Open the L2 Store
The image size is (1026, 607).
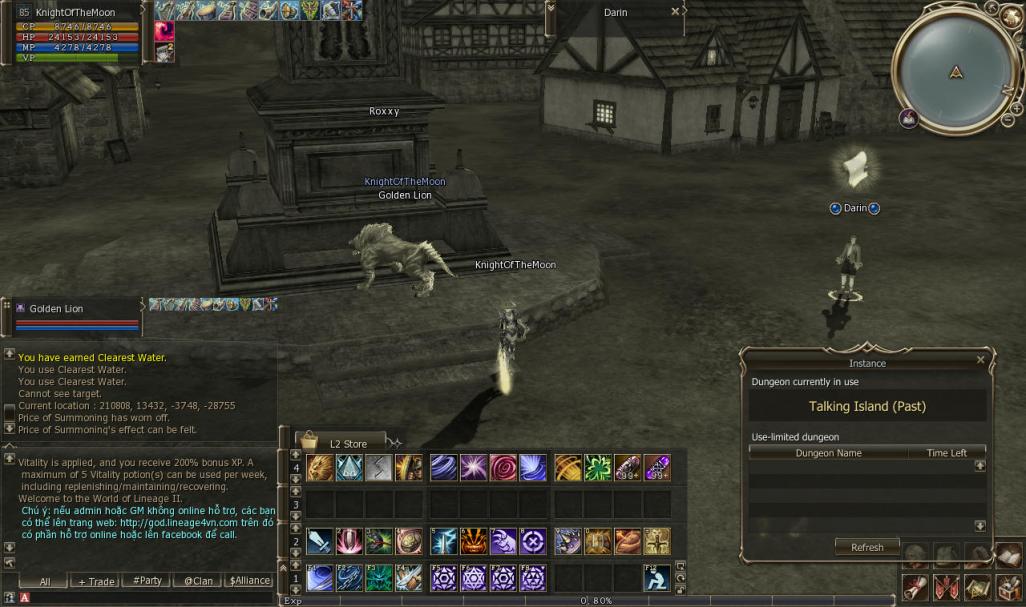coord(340,443)
